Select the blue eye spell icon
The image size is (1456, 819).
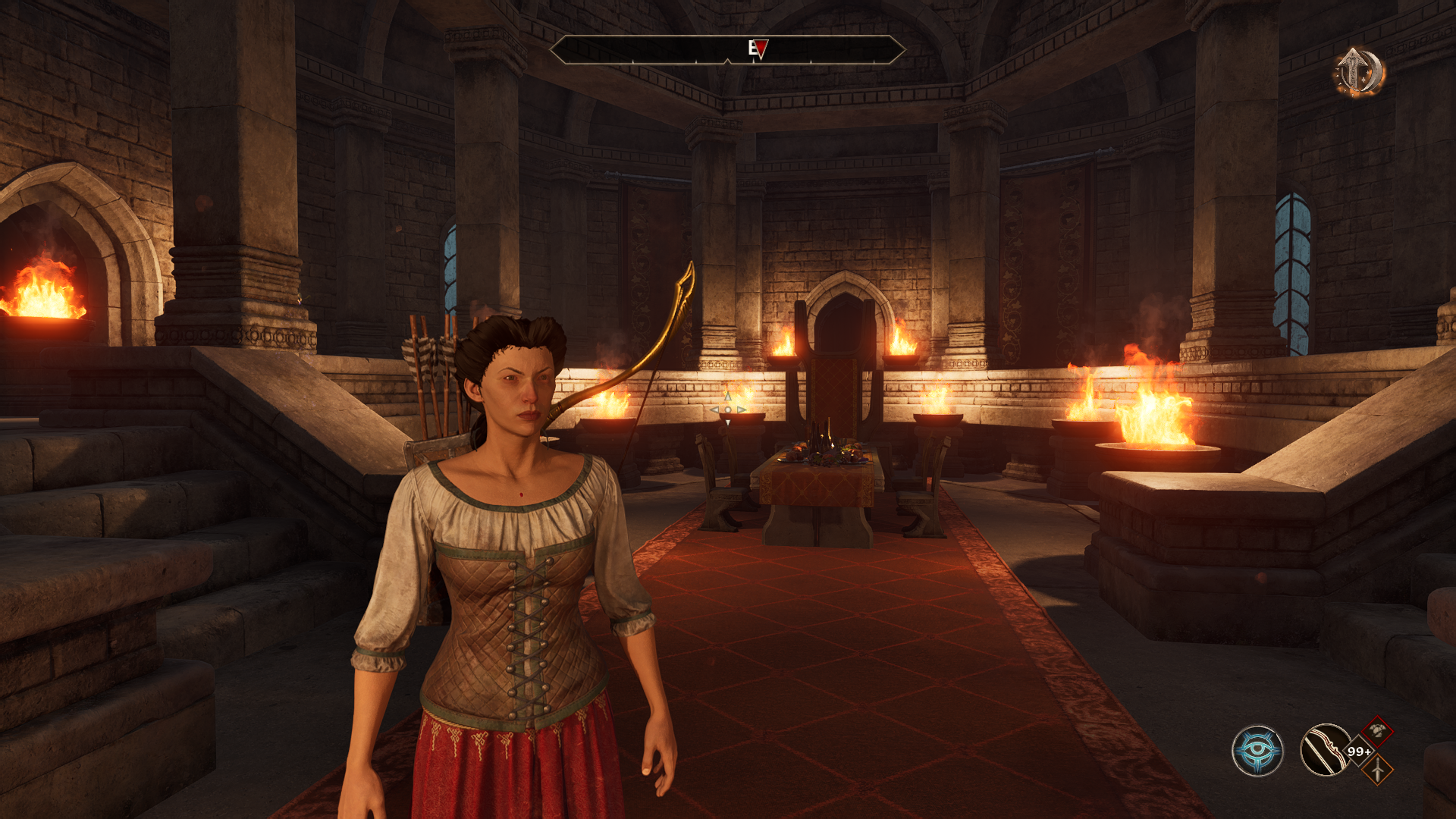click(x=1257, y=751)
